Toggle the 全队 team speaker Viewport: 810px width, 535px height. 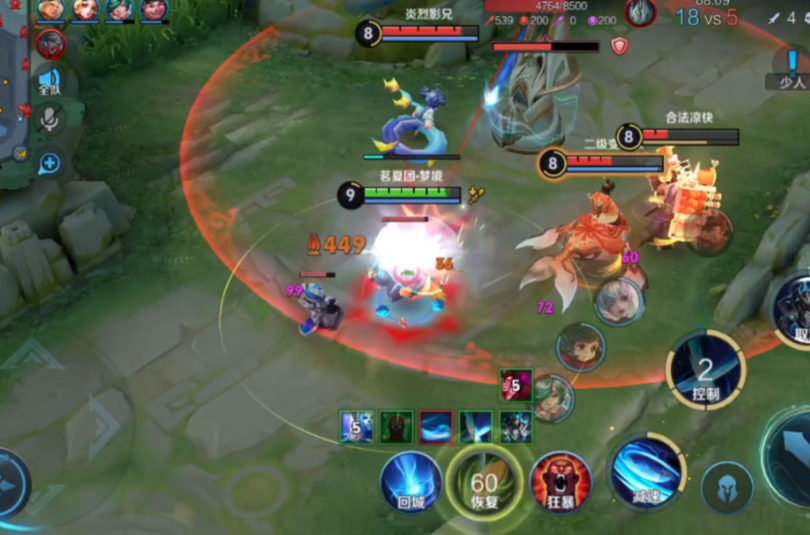pyautogui.click(x=49, y=82)
